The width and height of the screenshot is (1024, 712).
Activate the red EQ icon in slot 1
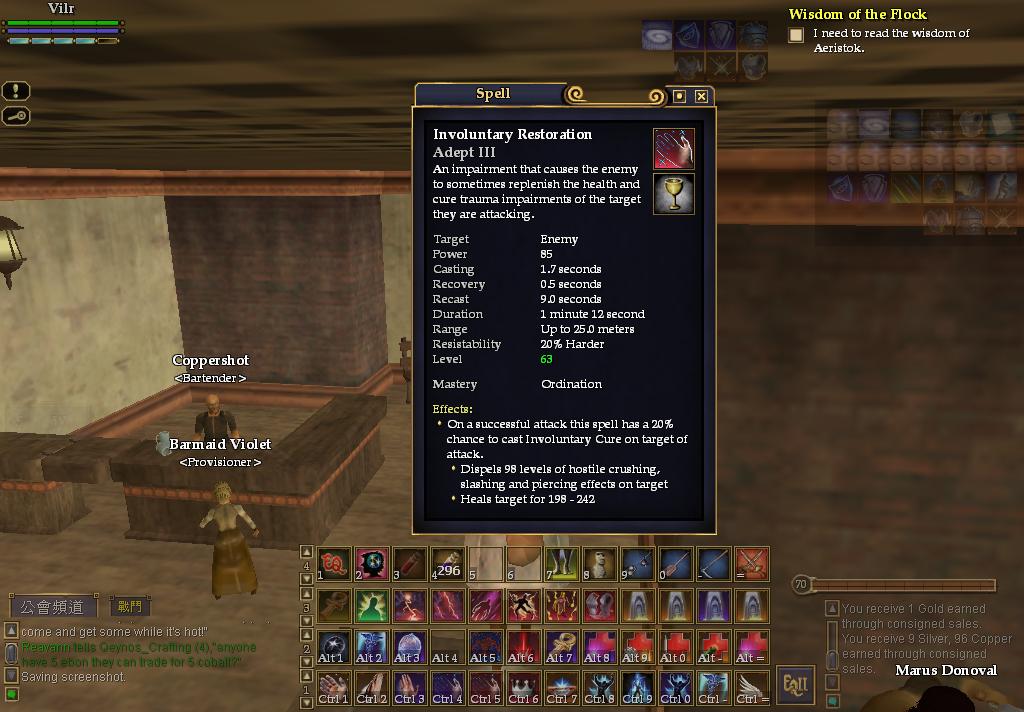coord(334,565)
